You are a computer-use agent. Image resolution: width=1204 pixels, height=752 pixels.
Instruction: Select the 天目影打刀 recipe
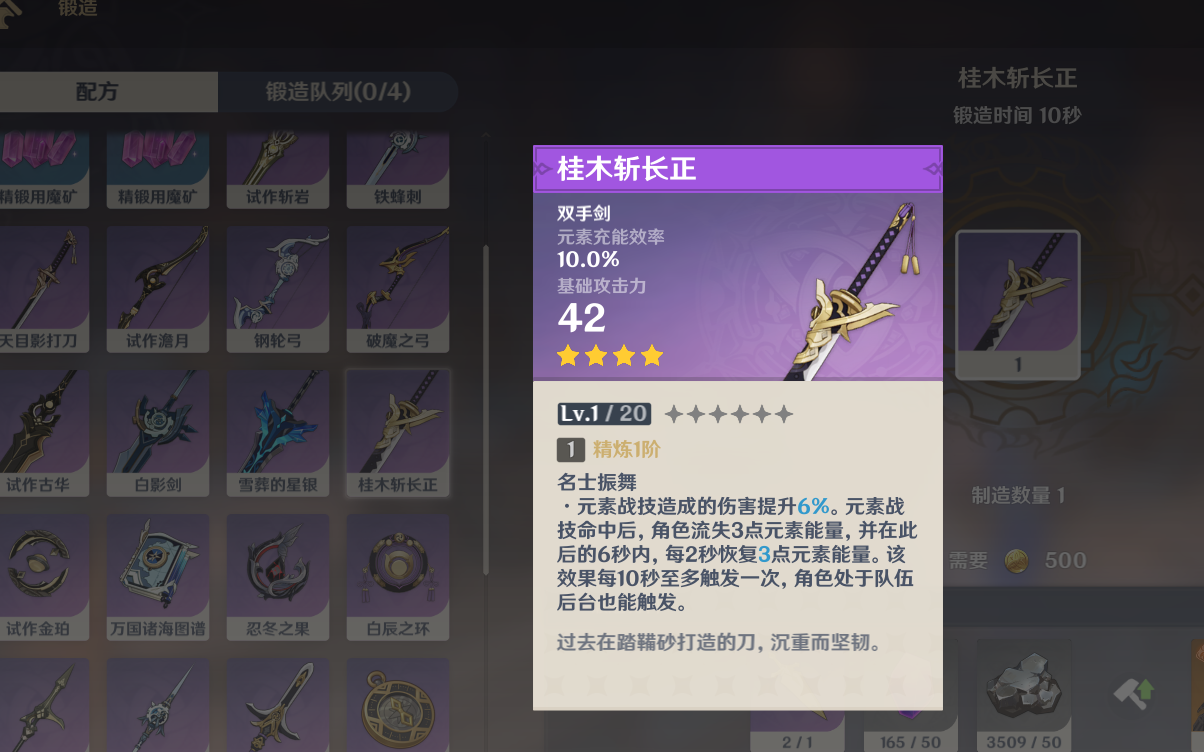point(44,288)
